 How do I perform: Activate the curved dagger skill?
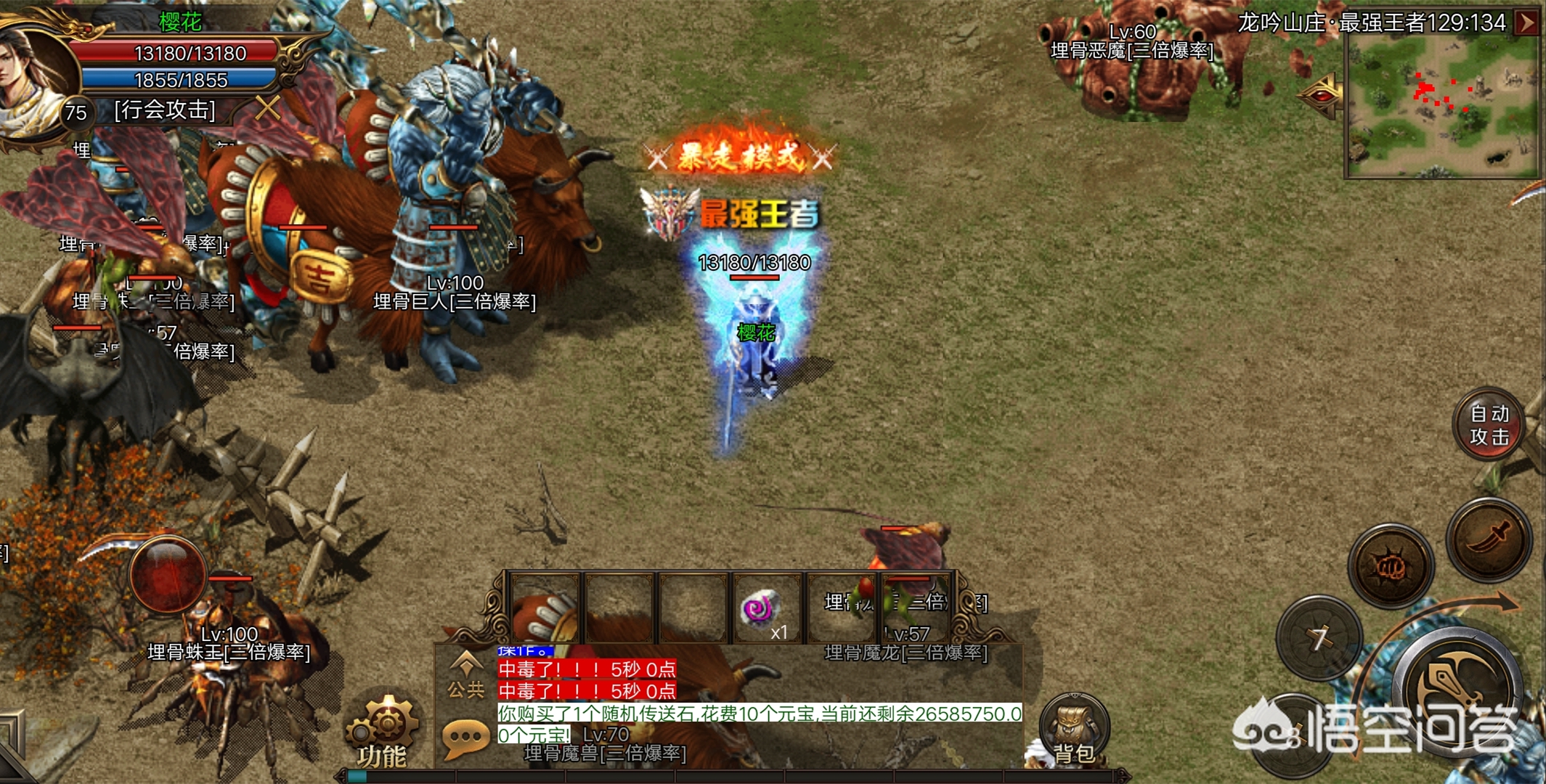pos(1489,539)
